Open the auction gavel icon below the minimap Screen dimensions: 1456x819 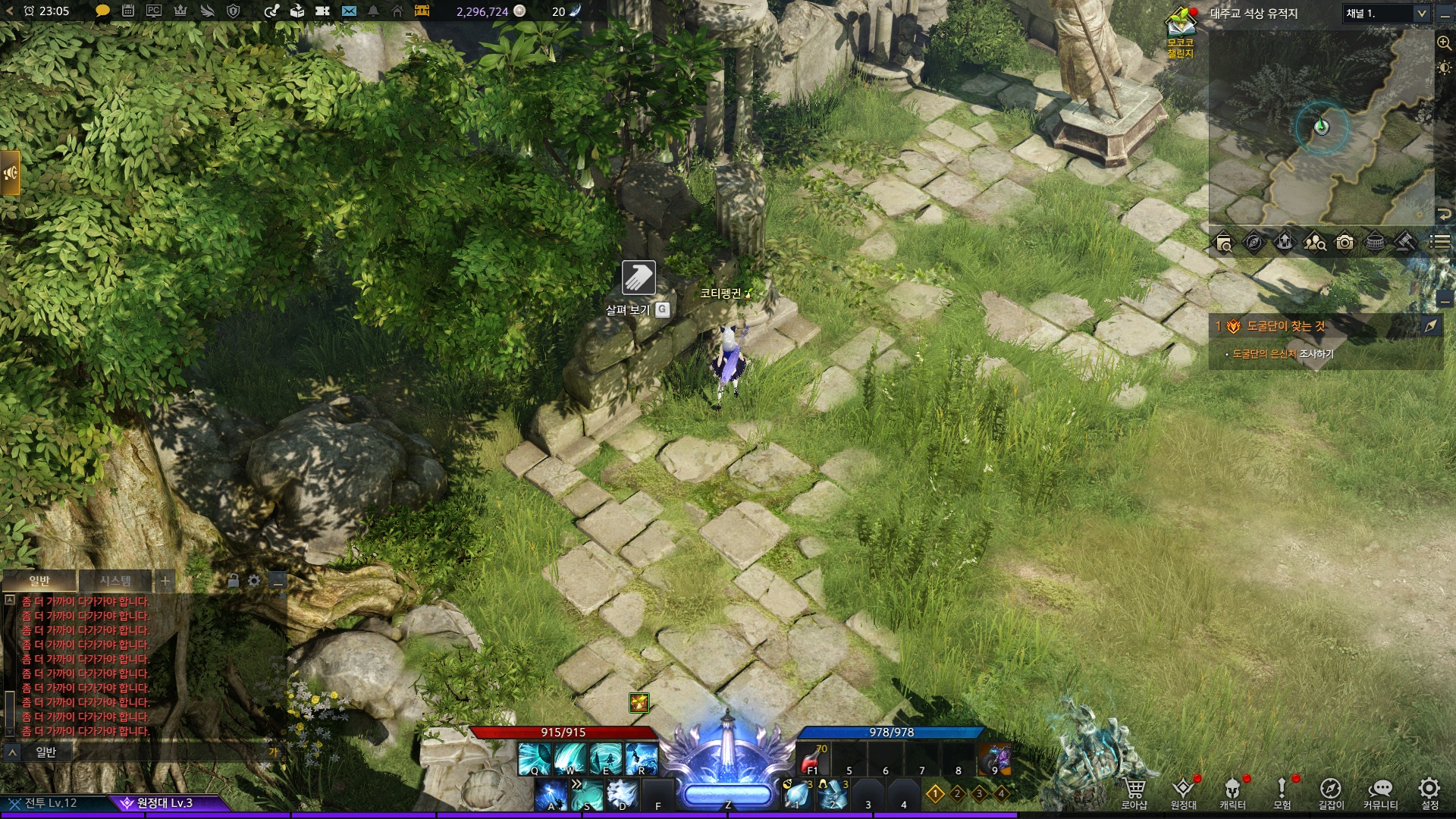click(1405, 243)
